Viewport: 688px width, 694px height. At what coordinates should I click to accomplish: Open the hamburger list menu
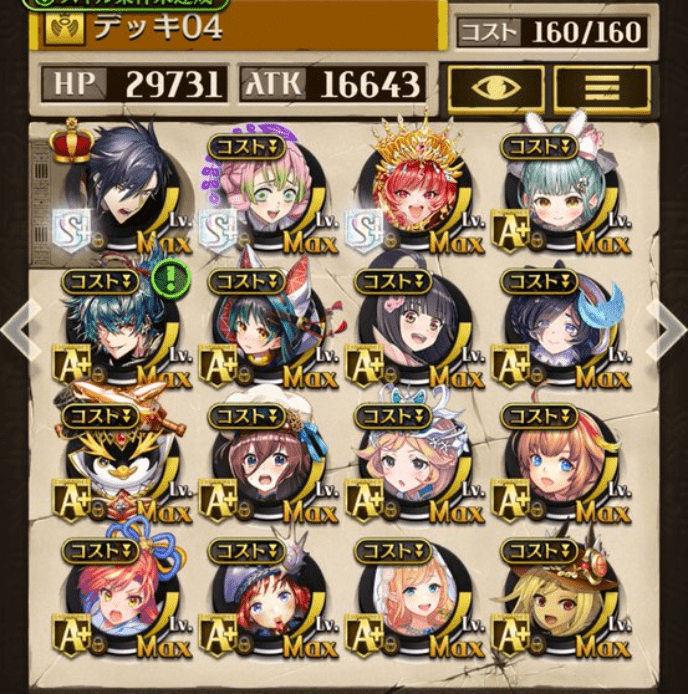point(602,87)
